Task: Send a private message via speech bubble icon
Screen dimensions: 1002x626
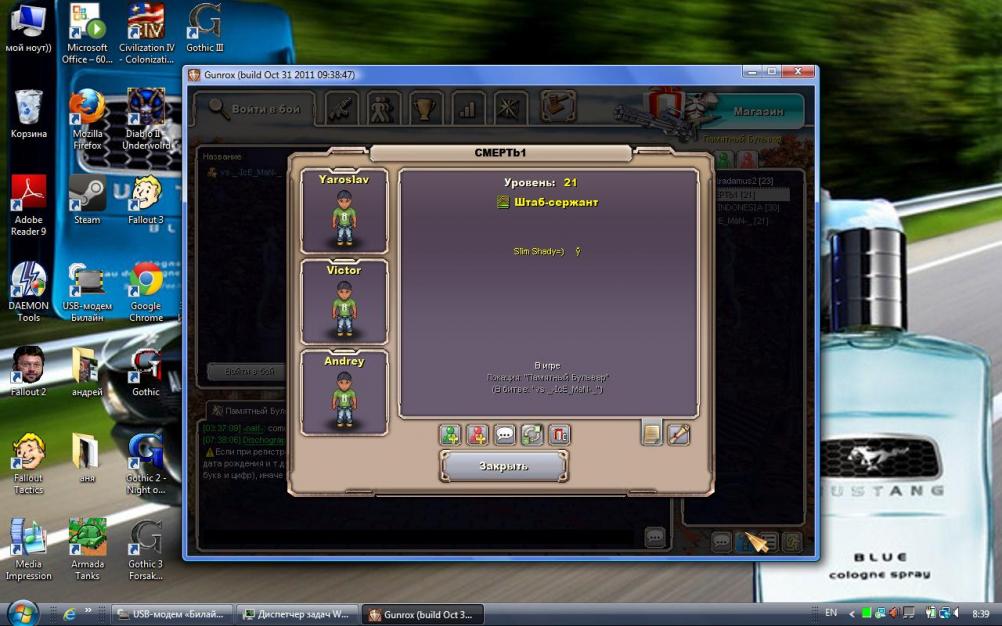Action: click(x=505, y=435)
